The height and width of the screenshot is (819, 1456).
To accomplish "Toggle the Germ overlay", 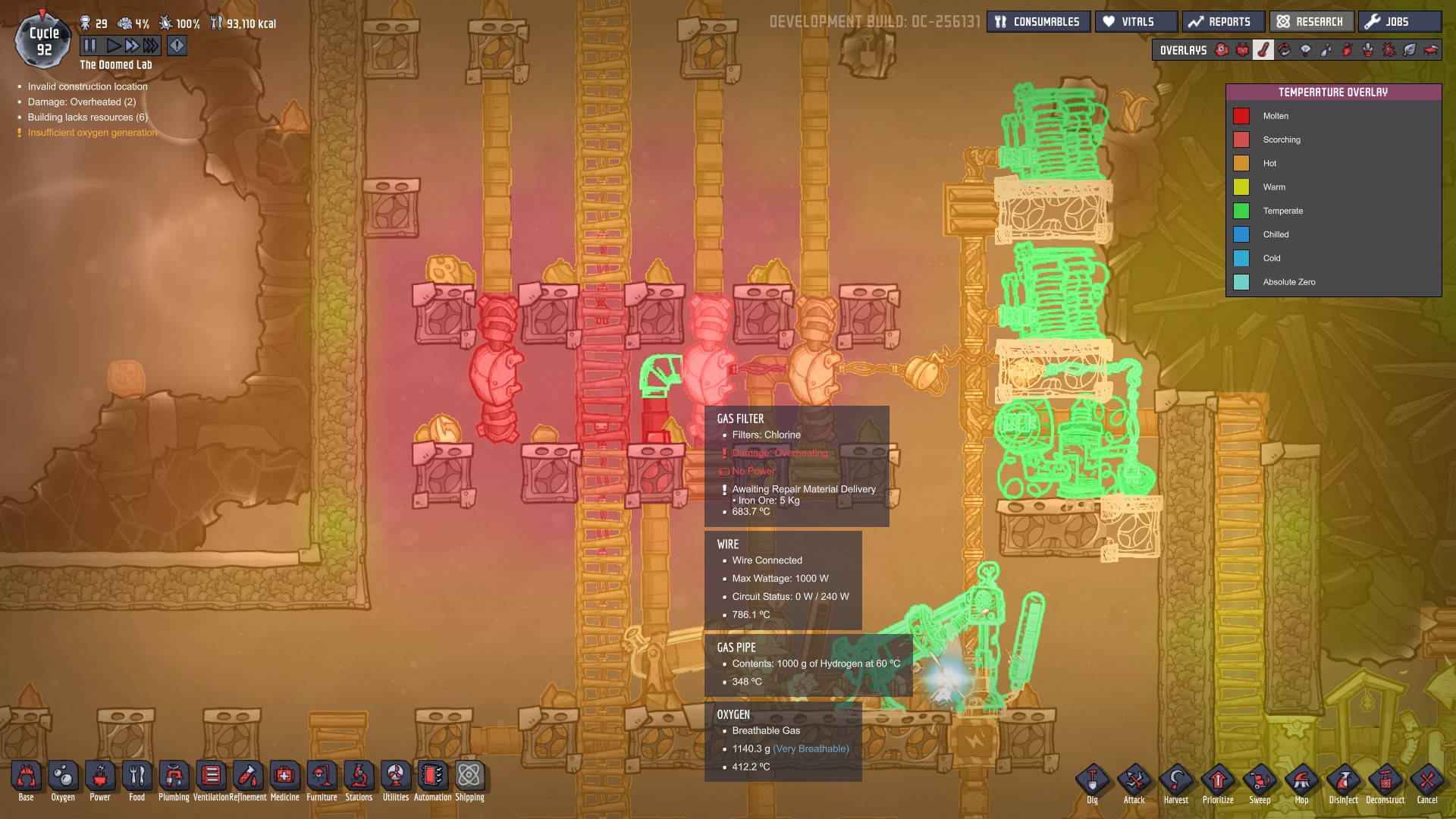I will pos(1387,50).
